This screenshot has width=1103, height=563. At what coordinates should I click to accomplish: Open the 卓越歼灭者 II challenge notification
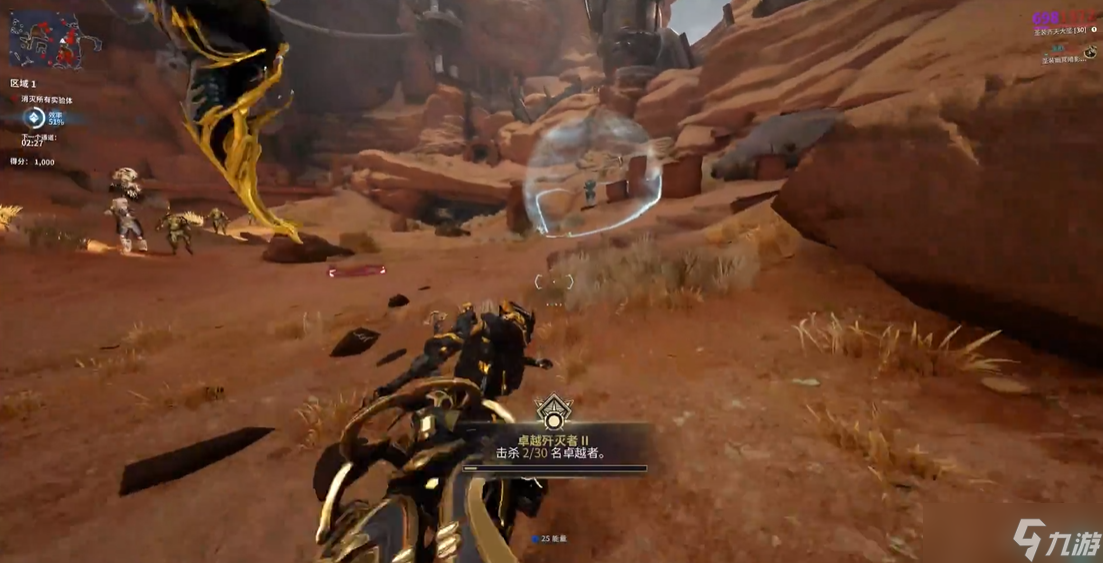(x=553, y=446)
